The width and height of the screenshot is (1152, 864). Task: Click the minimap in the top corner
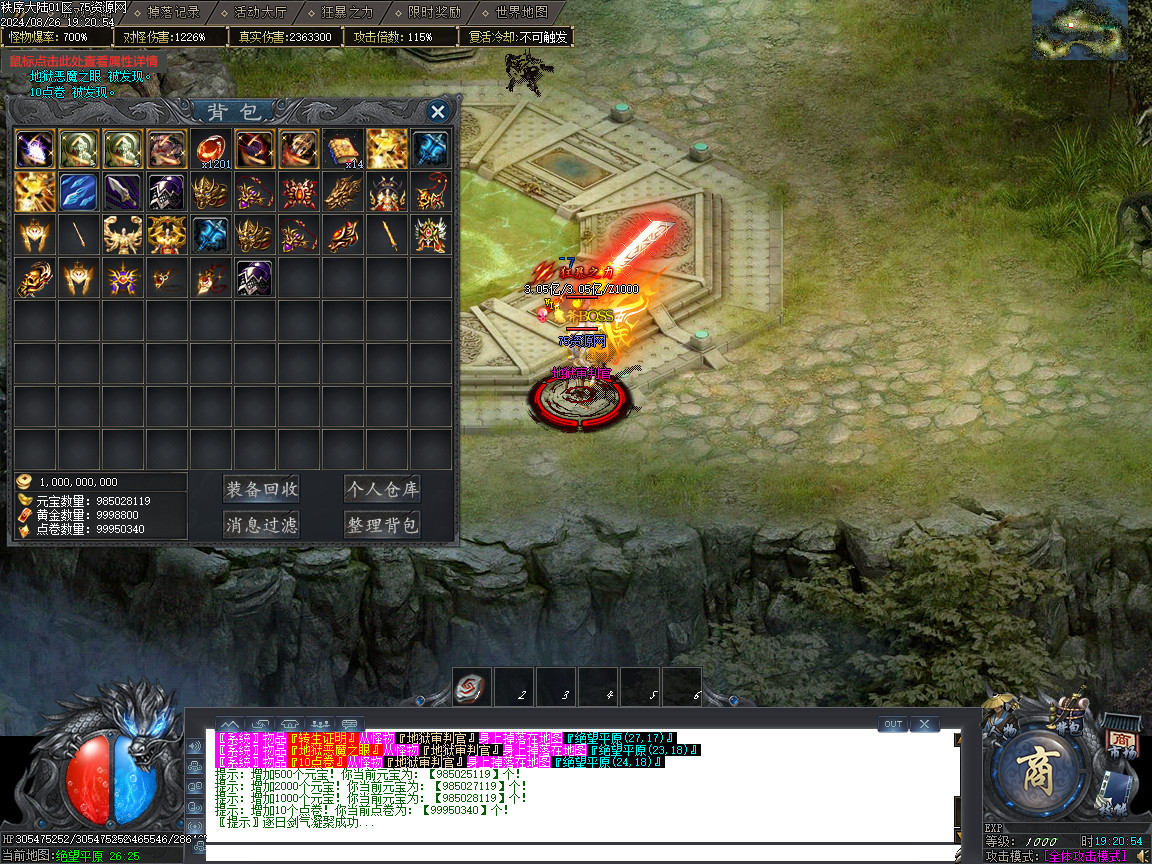1078,29
